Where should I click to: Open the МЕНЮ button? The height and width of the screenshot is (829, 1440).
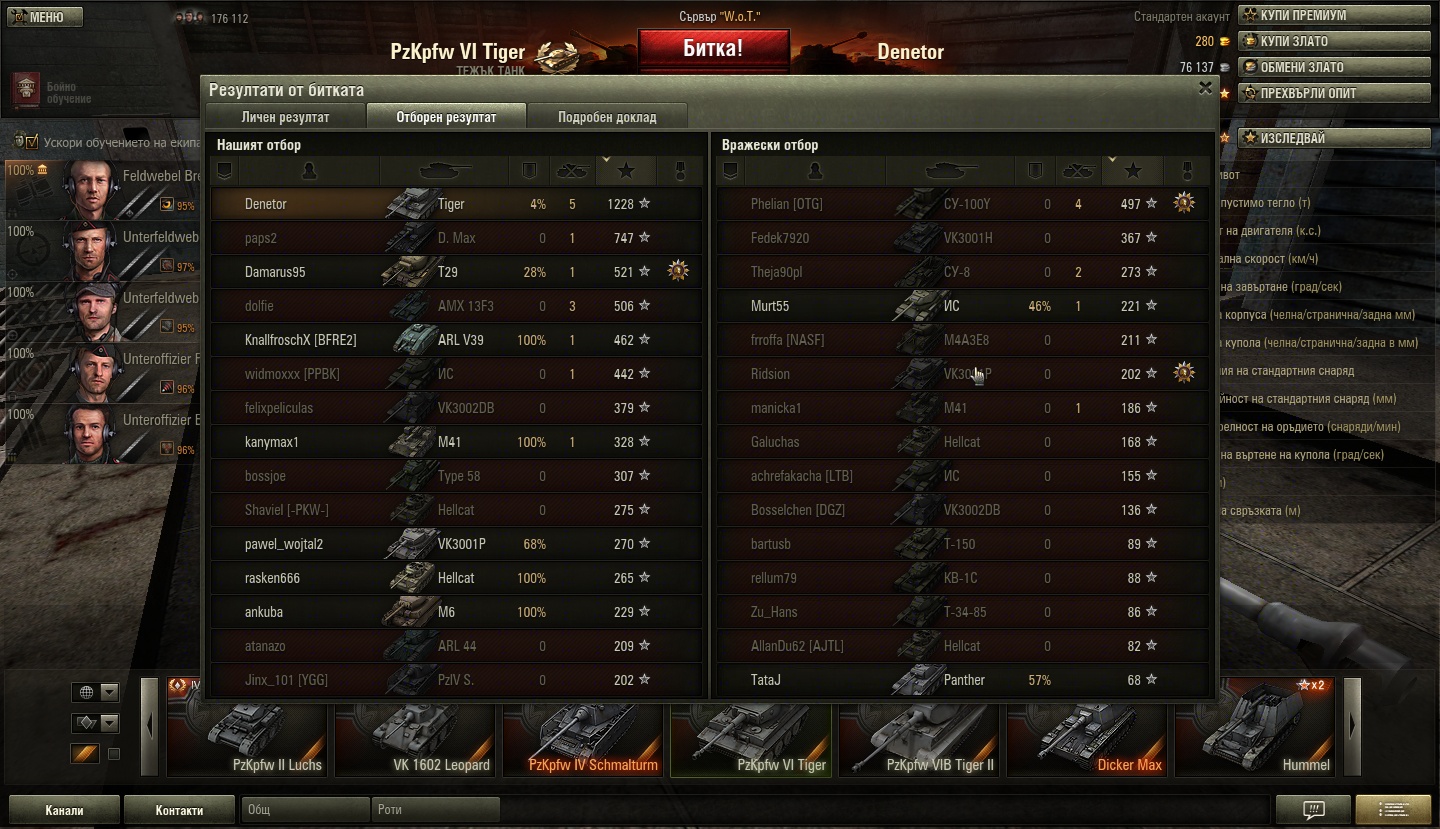coord(44,17)
